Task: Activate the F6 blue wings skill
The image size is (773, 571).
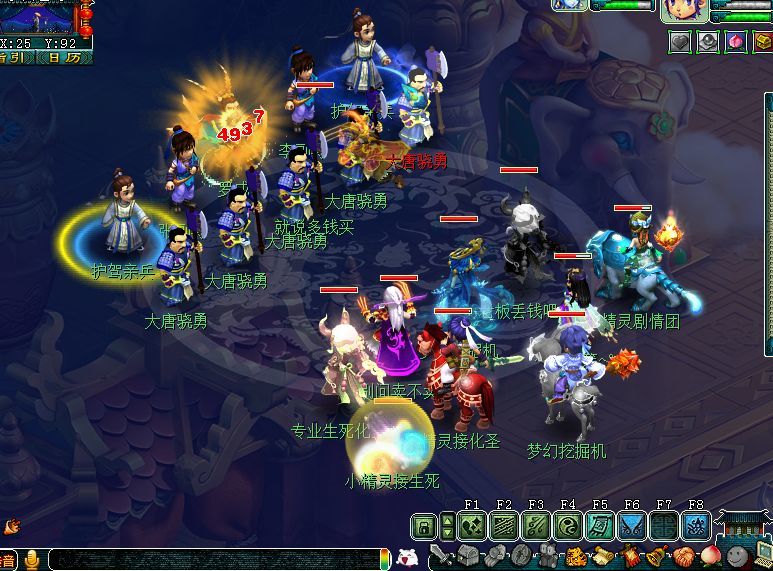Action: pyautogui.click(x=632, y=526)
